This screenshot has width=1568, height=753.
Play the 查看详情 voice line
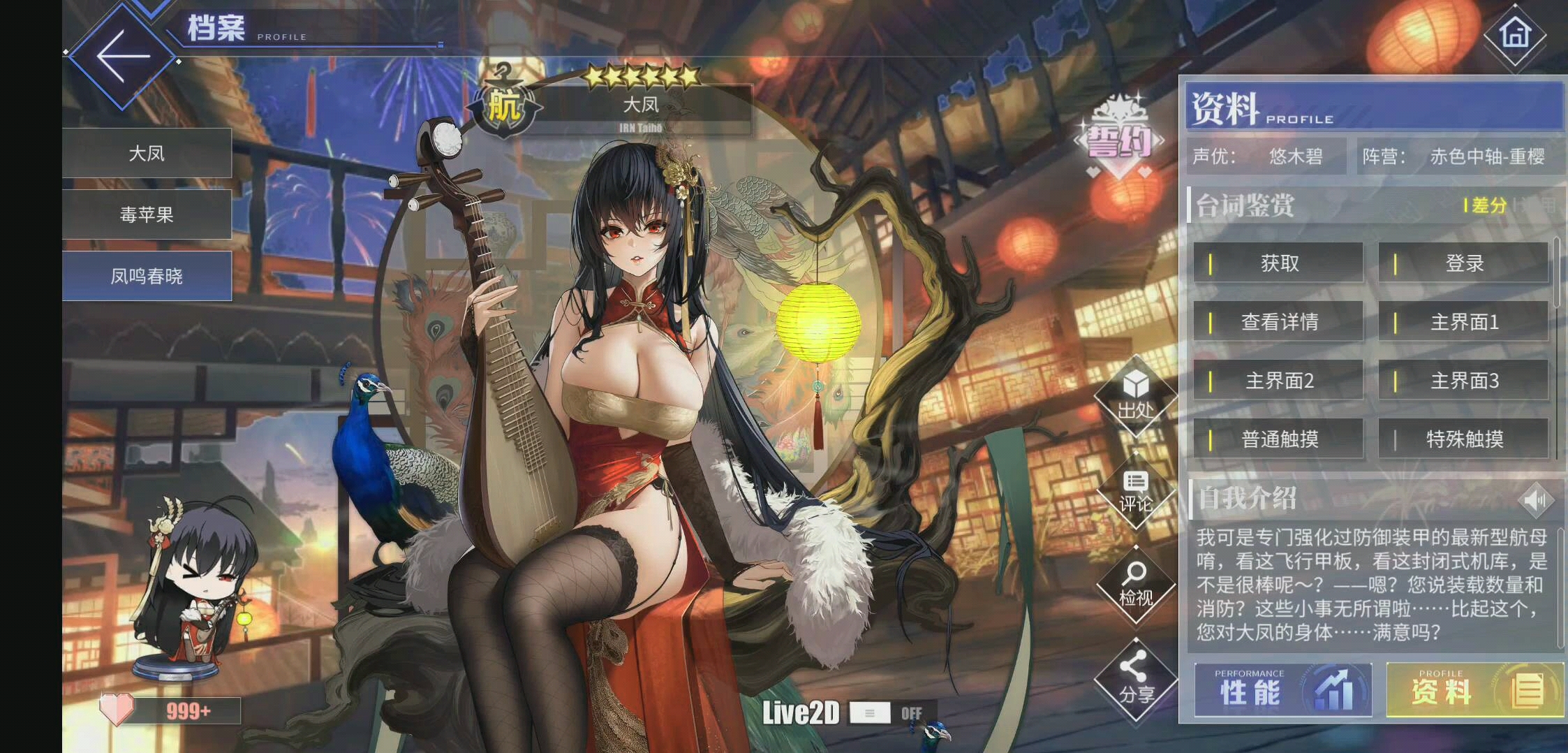1278,322
